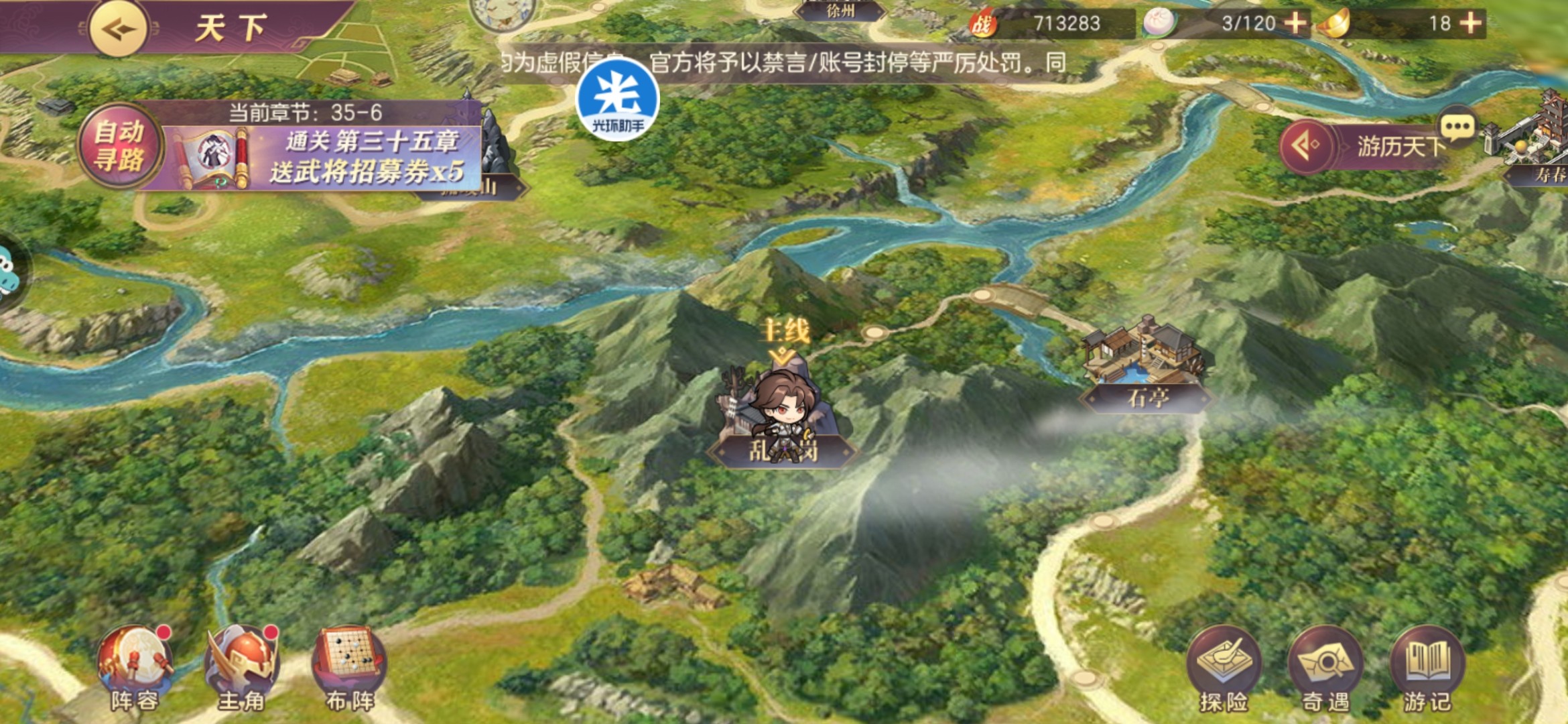1568x724 pixels.
Task: Activate 自动寻路 auto-pathfinding button
Action: coord(119,146)
